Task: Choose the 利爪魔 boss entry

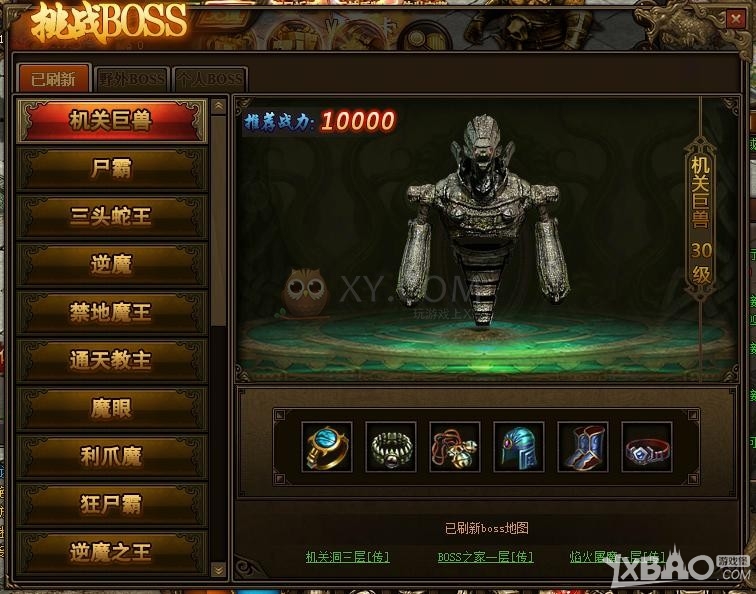Action: tap(111, 456)
